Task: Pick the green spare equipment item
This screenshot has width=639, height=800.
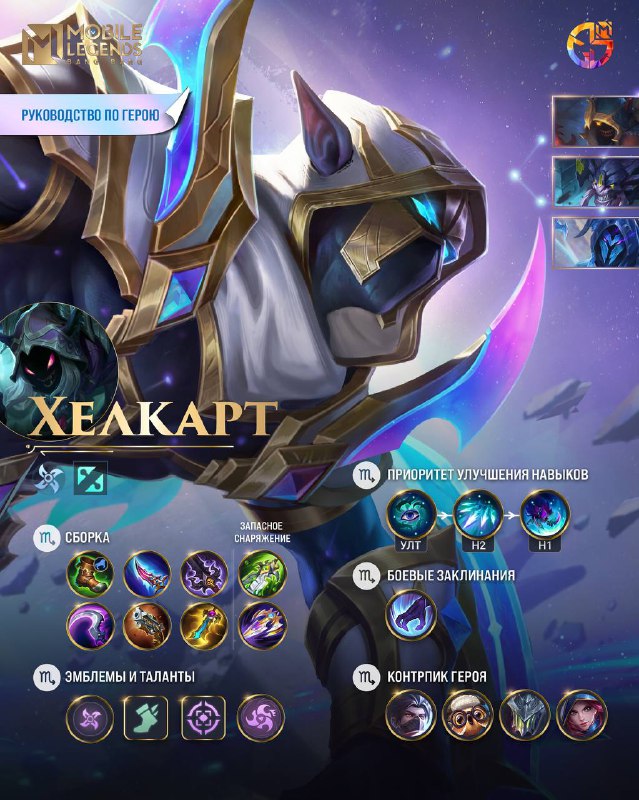Action: click(x=261, y=576)
